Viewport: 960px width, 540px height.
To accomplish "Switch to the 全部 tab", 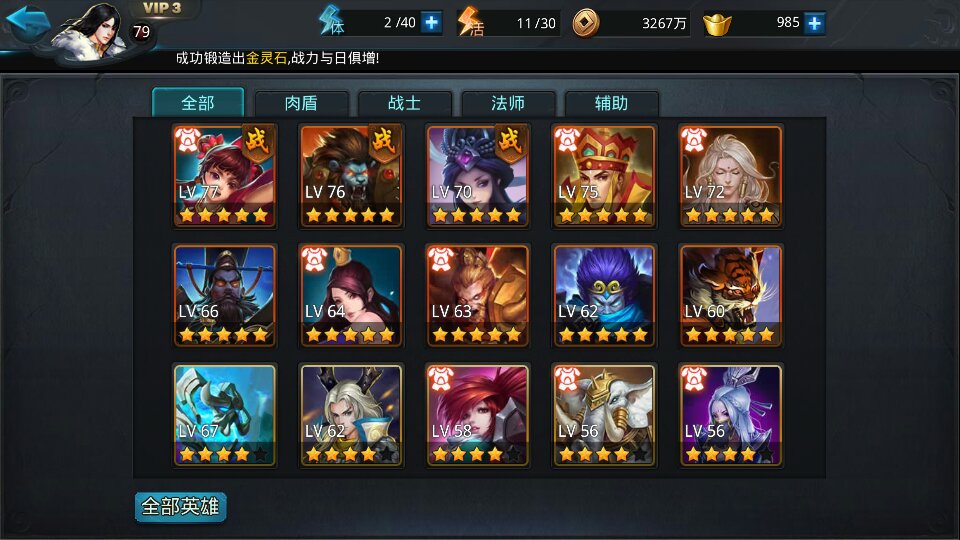I will (x=198, y=103).
